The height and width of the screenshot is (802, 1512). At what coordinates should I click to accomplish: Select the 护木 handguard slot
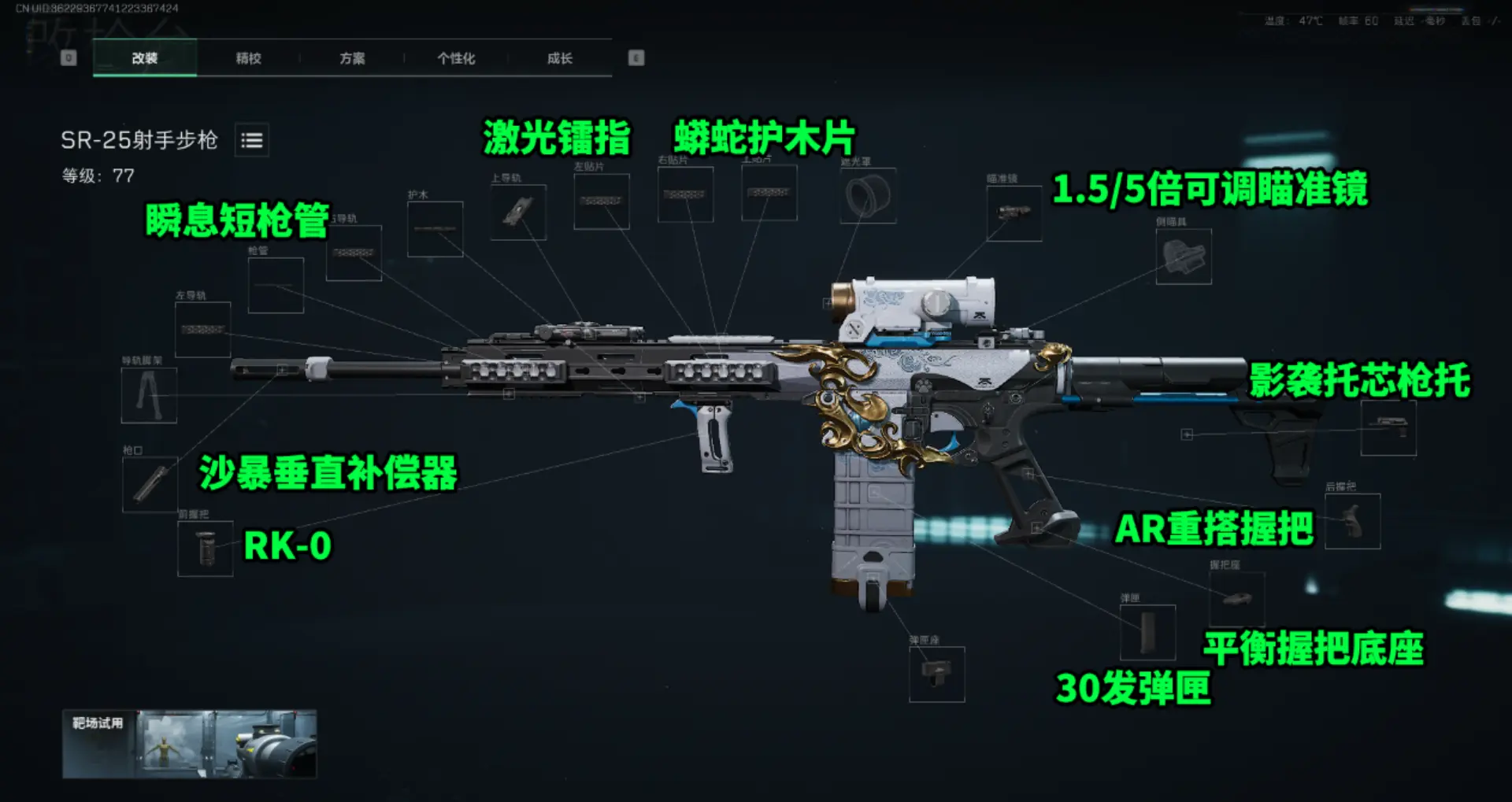[x=434, y=230]
